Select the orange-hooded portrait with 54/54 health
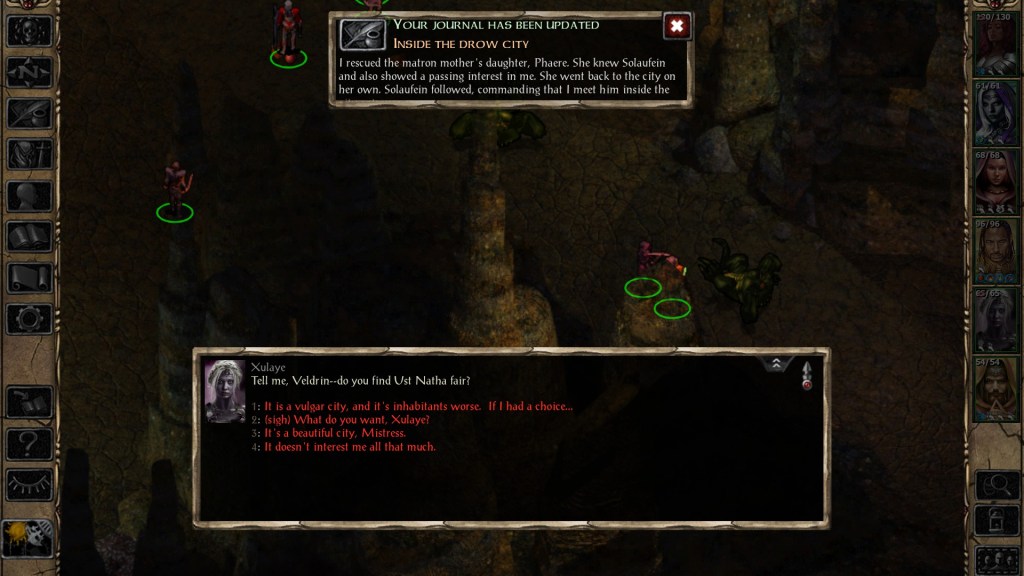The image size is (1024, 576). tap(995, 390)
